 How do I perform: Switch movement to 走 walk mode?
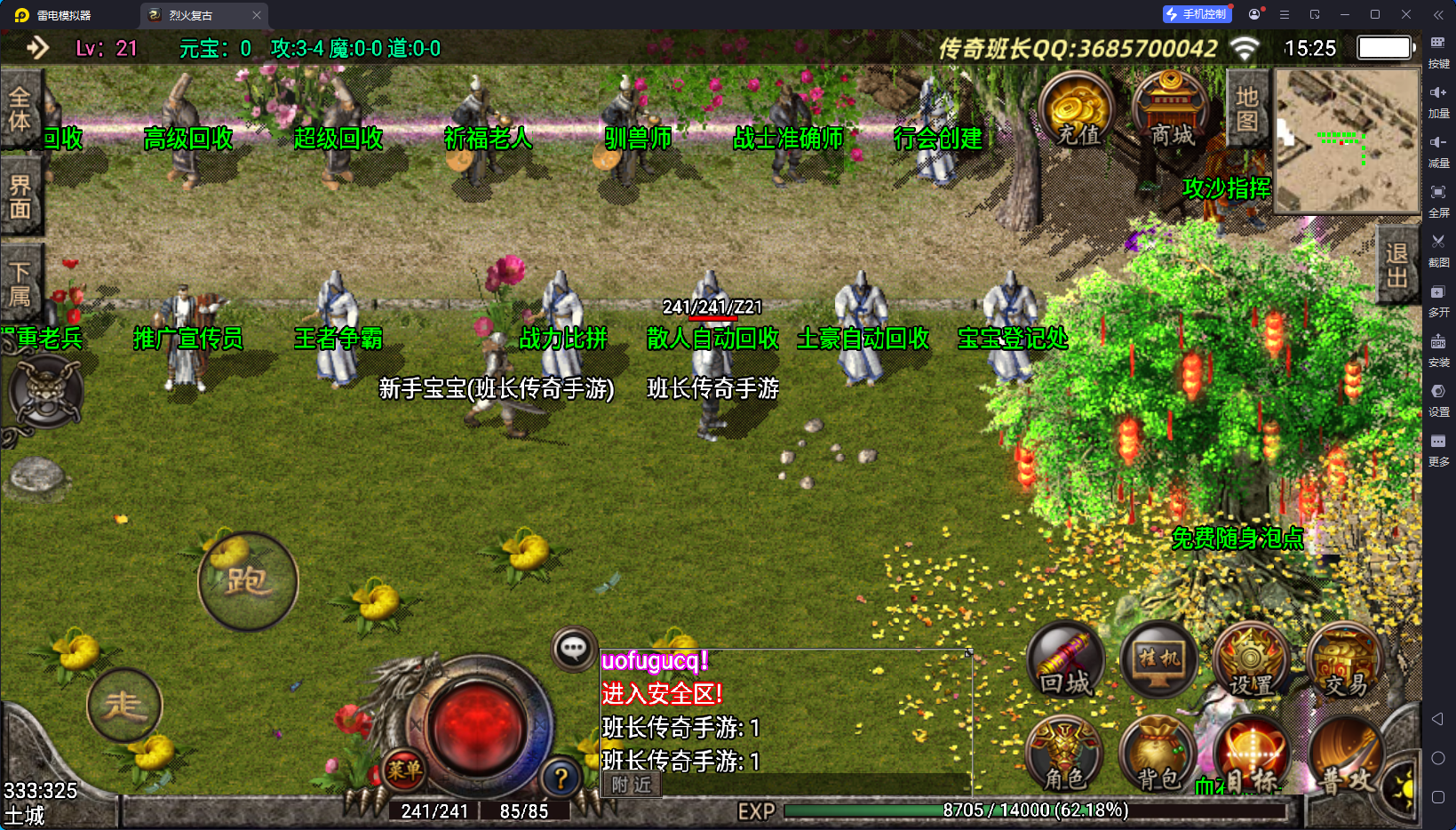click(x=124, y=706)
